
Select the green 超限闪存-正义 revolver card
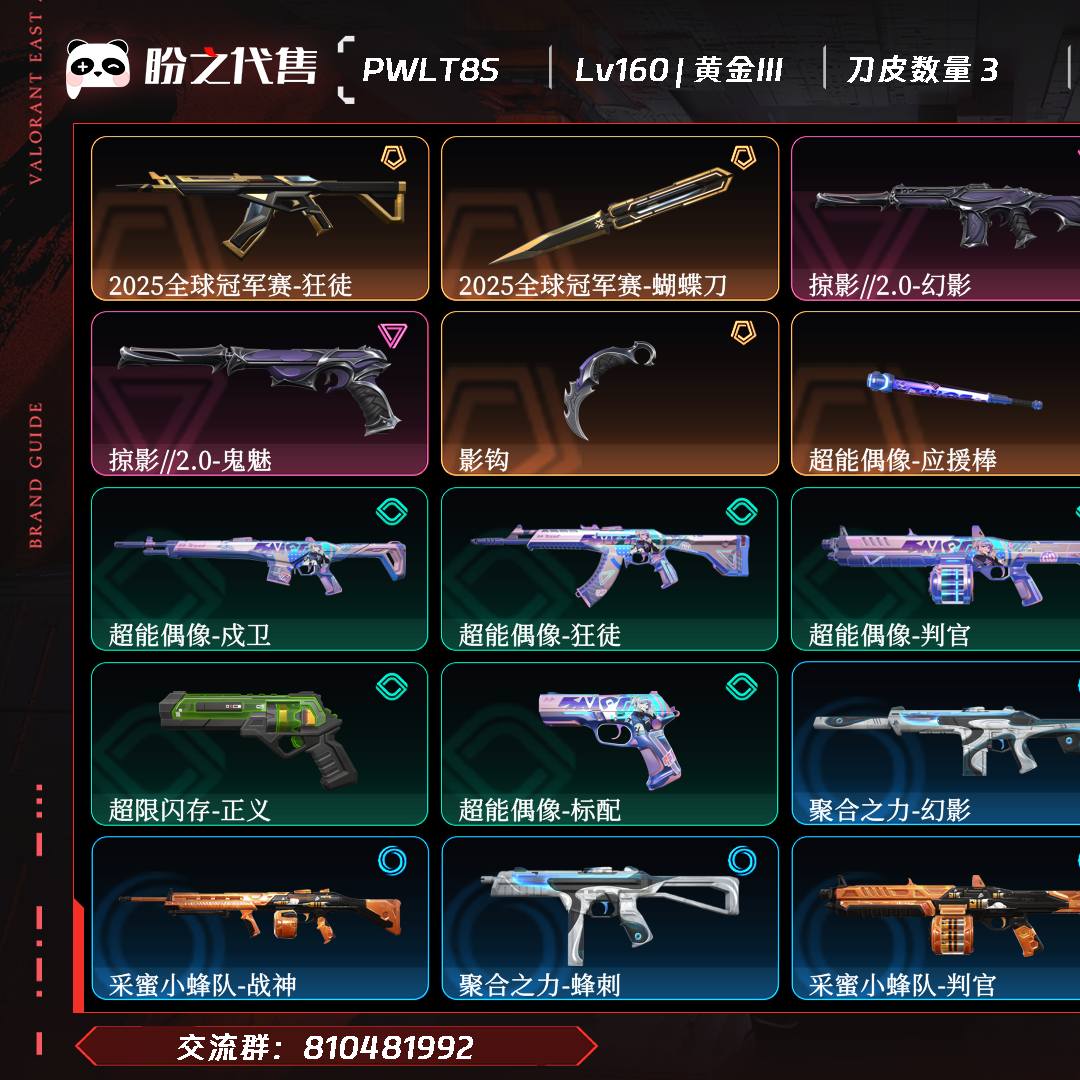point(260,743)
